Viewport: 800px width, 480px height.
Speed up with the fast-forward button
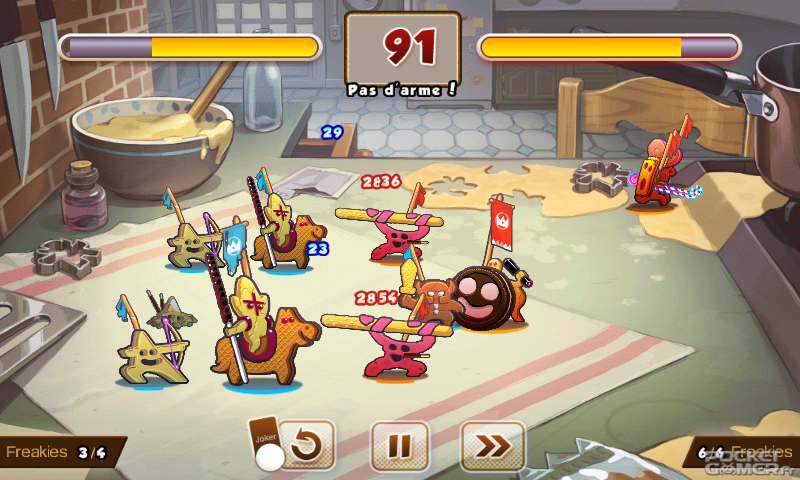pos(492,446)
